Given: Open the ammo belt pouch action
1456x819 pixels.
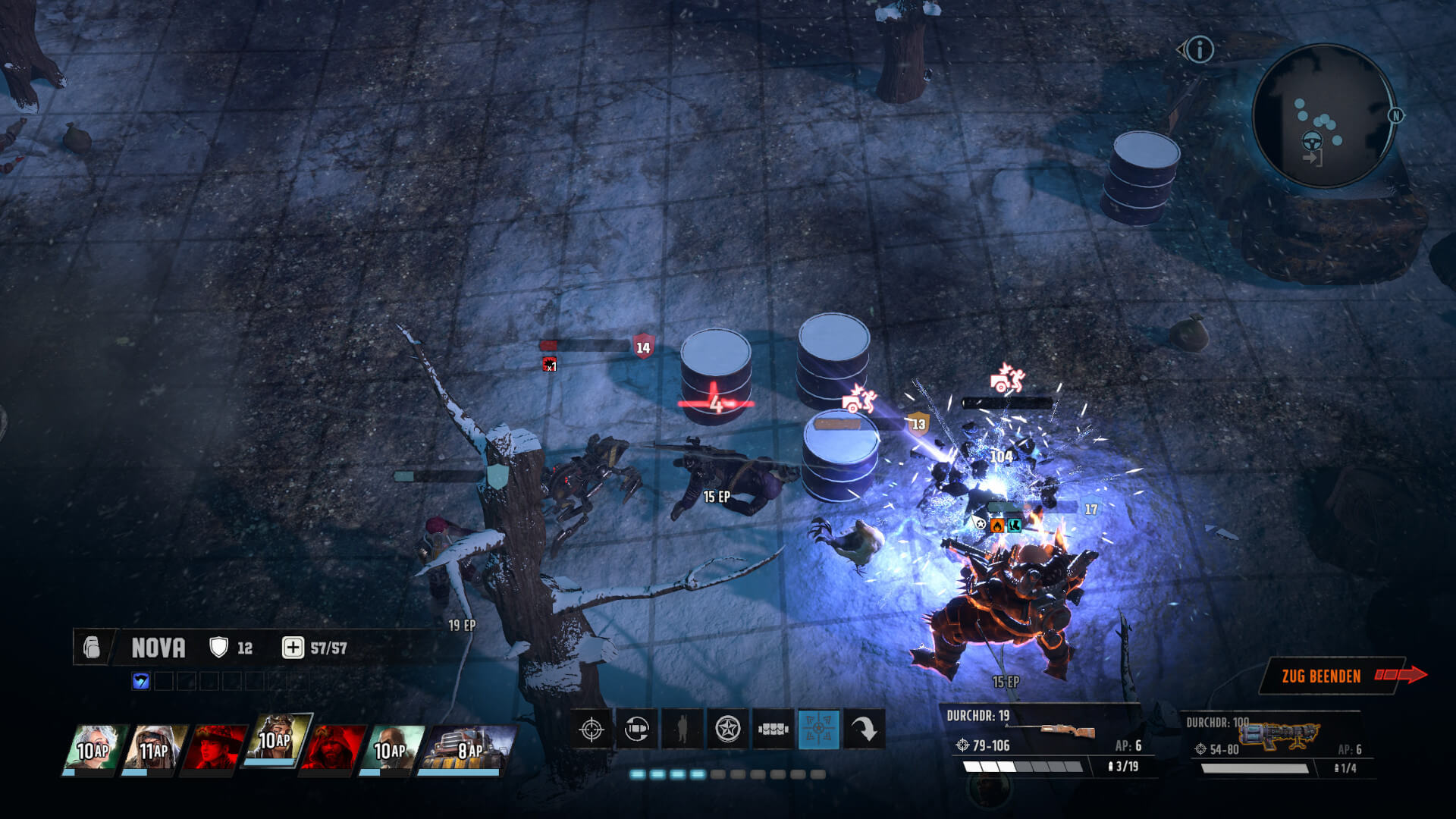Looking at the screenshot, I should 773,730.
